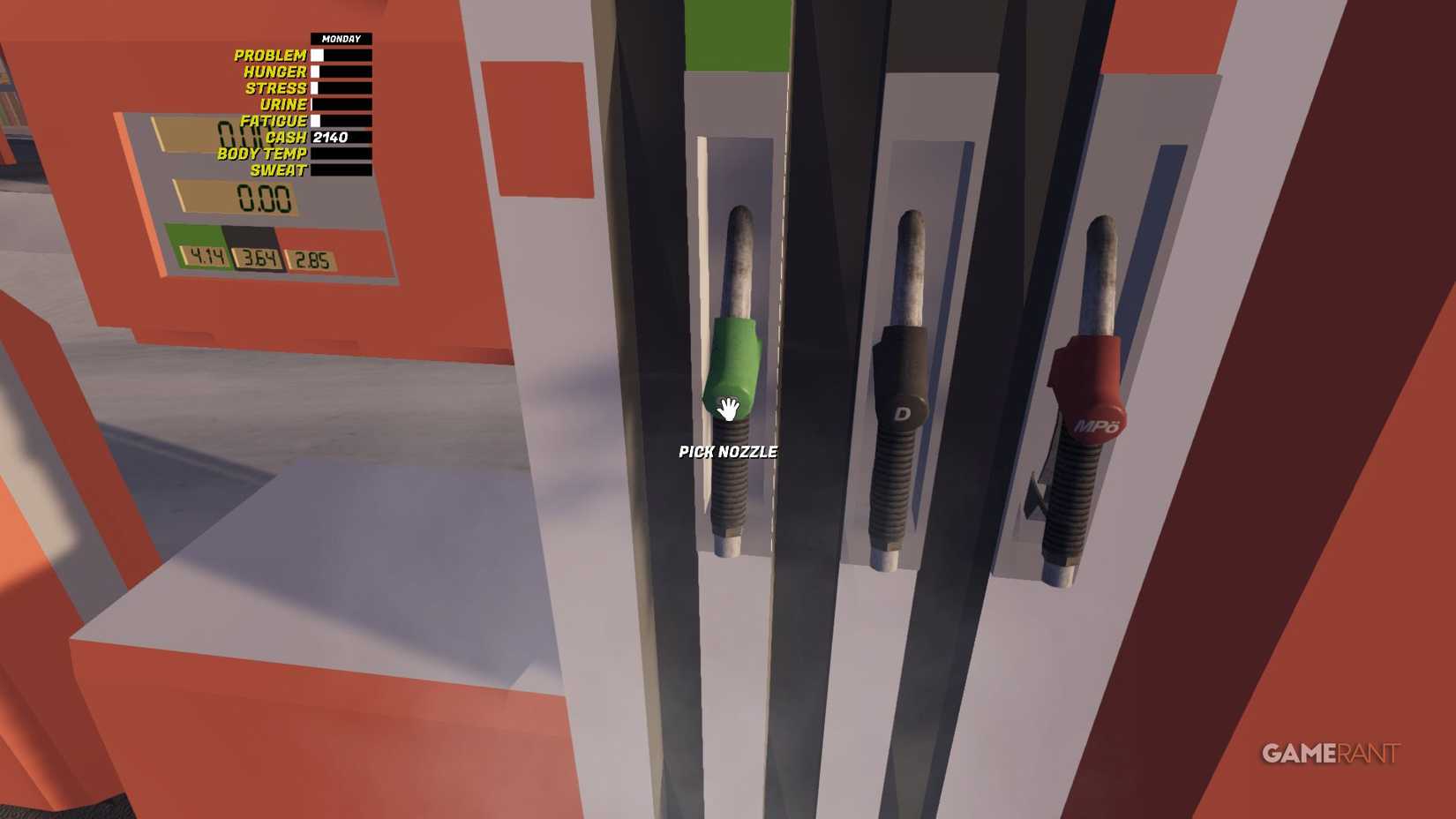Expand the MONDAY day header

coord(341,39)
